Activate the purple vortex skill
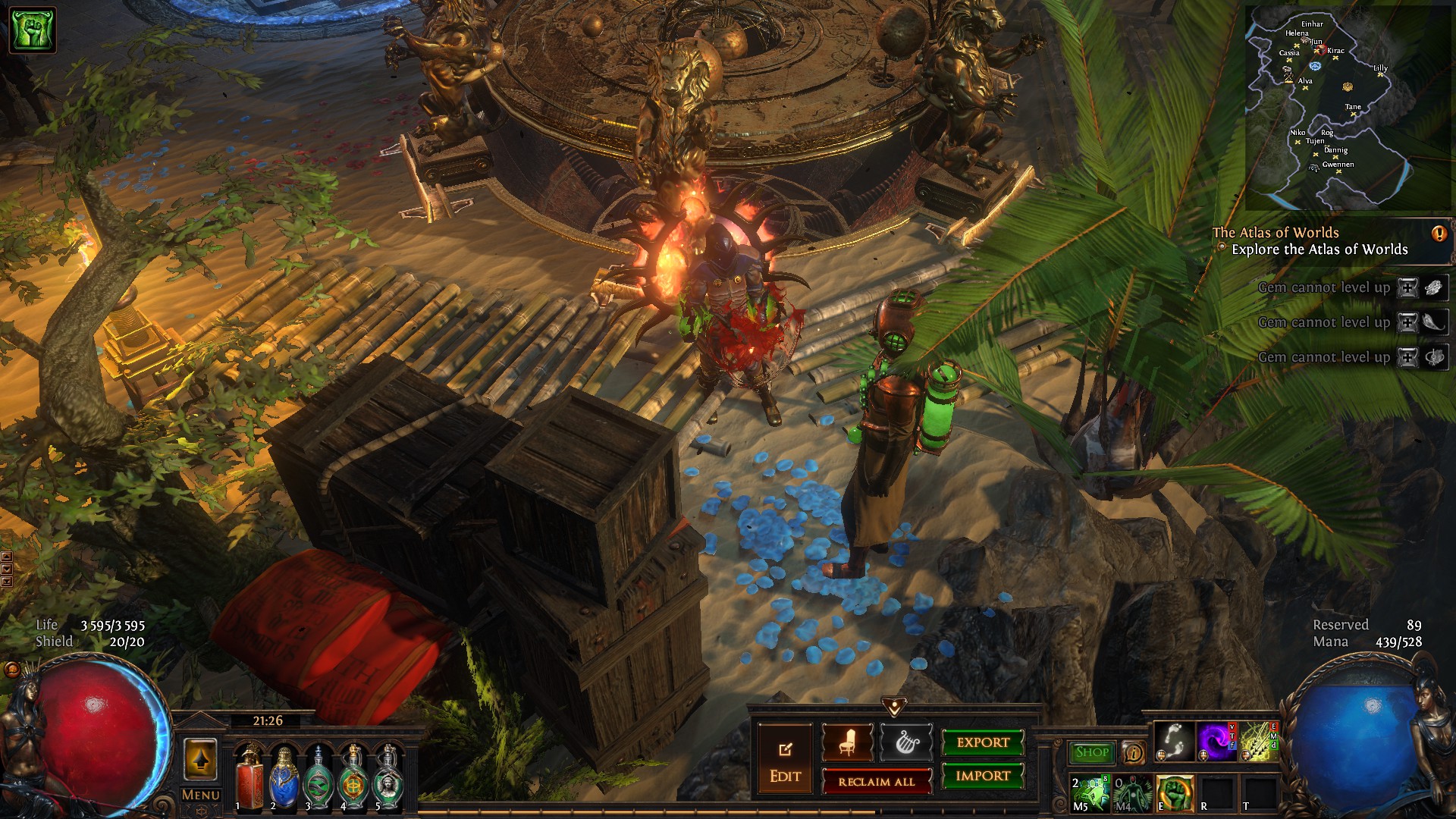The image size is (1456, 819). 1216,741
